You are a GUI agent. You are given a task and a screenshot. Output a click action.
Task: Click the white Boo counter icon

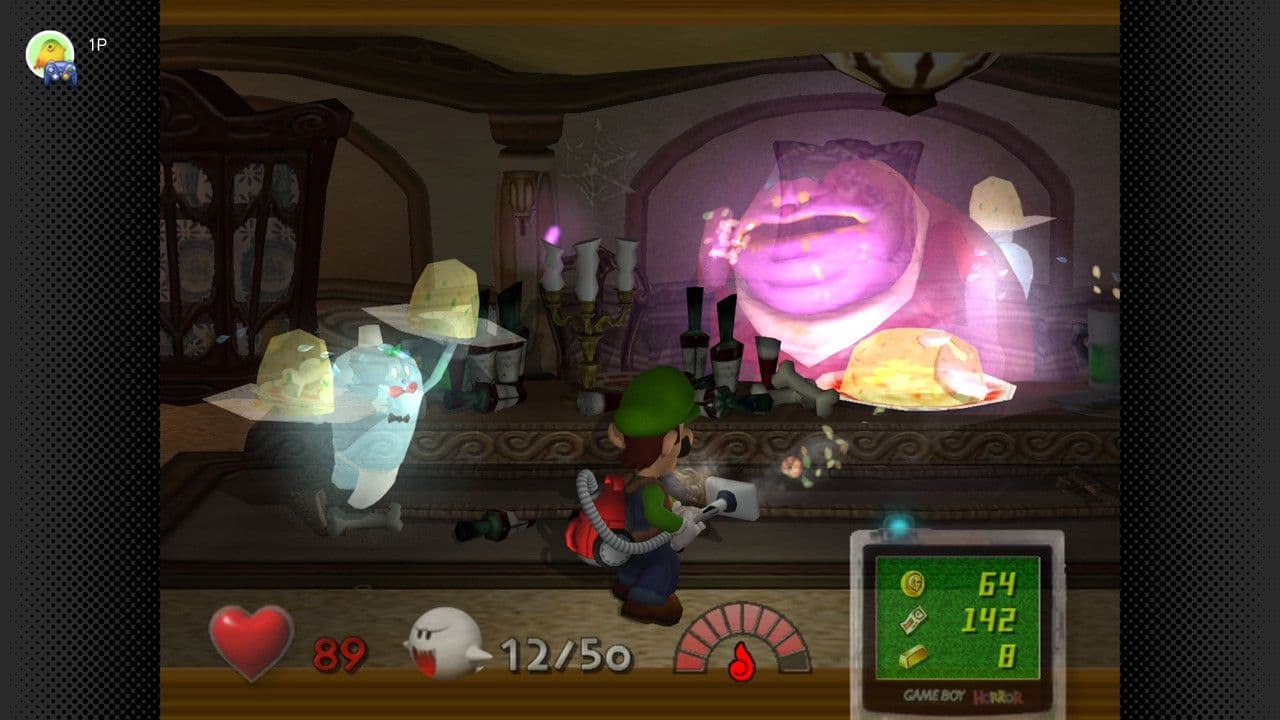(445, 643)
